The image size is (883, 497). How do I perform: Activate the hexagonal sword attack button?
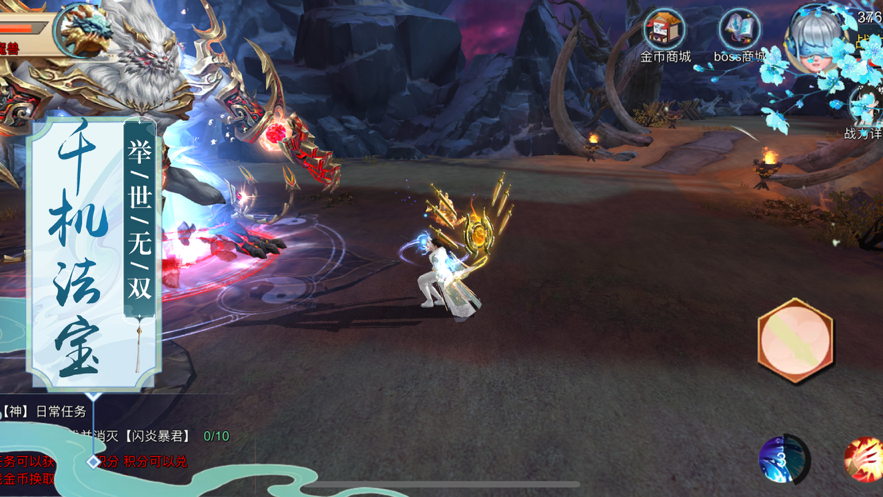[x=795, y=341]
